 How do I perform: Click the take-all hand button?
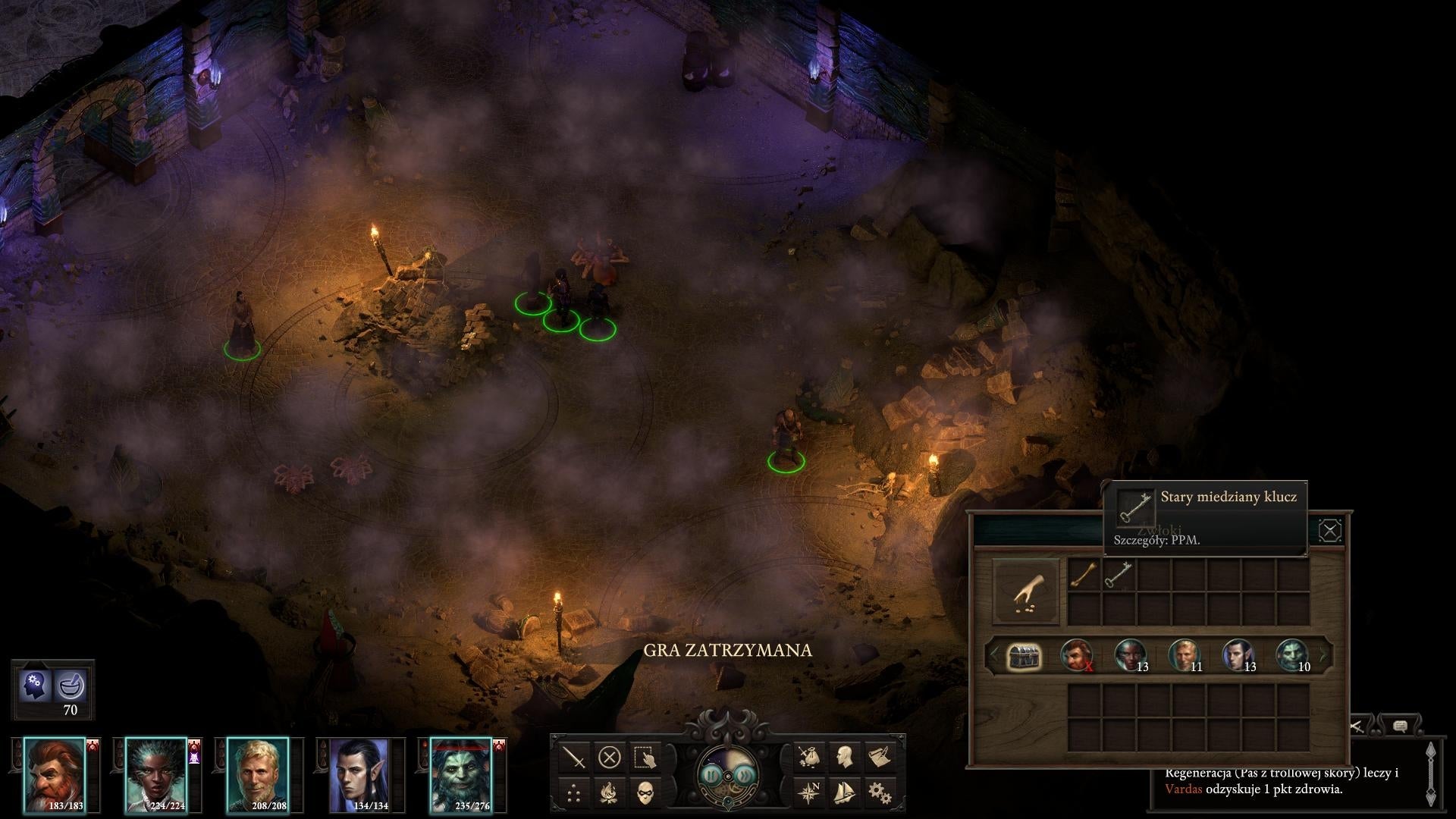click(1025, 592)
